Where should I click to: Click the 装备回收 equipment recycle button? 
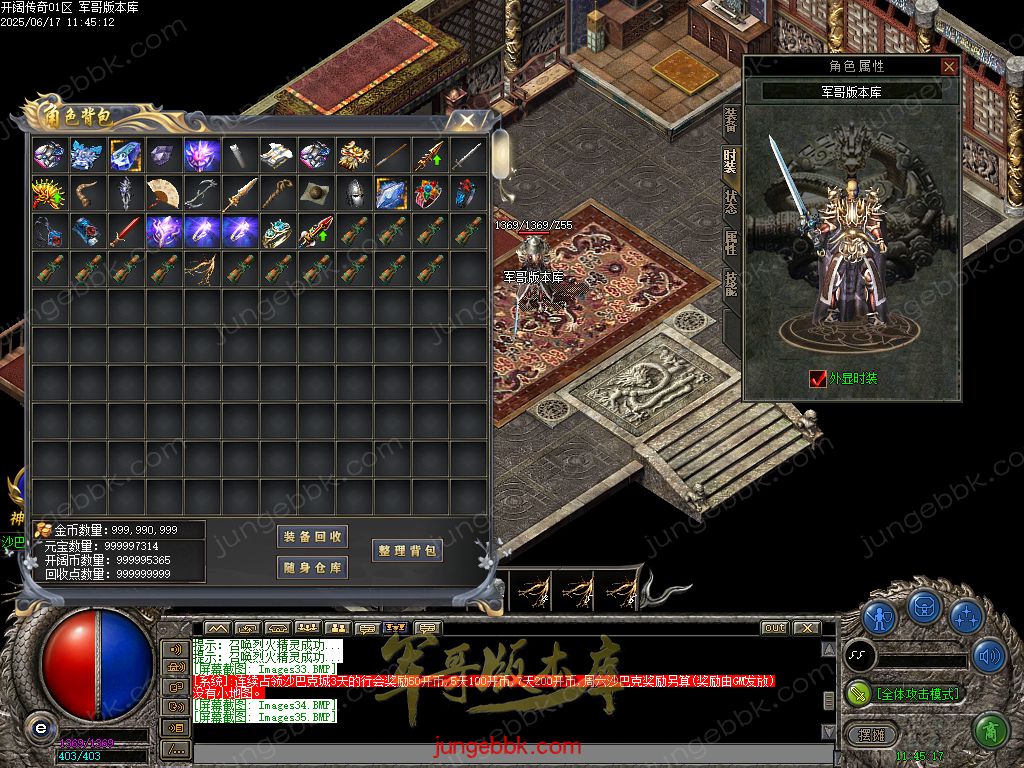click(x=312, y=537)
